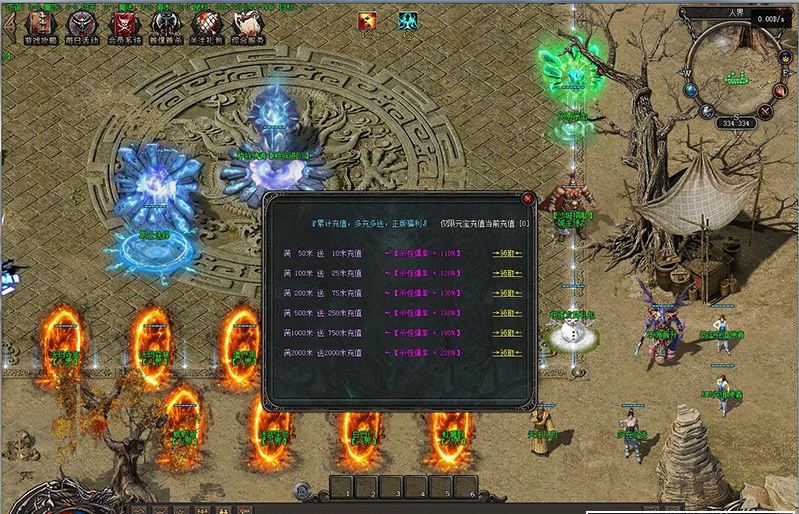The height and width of the screenshot is (514, 799).
Task: Claim the 500米 recharge reward
Action: tap(507, 313)
